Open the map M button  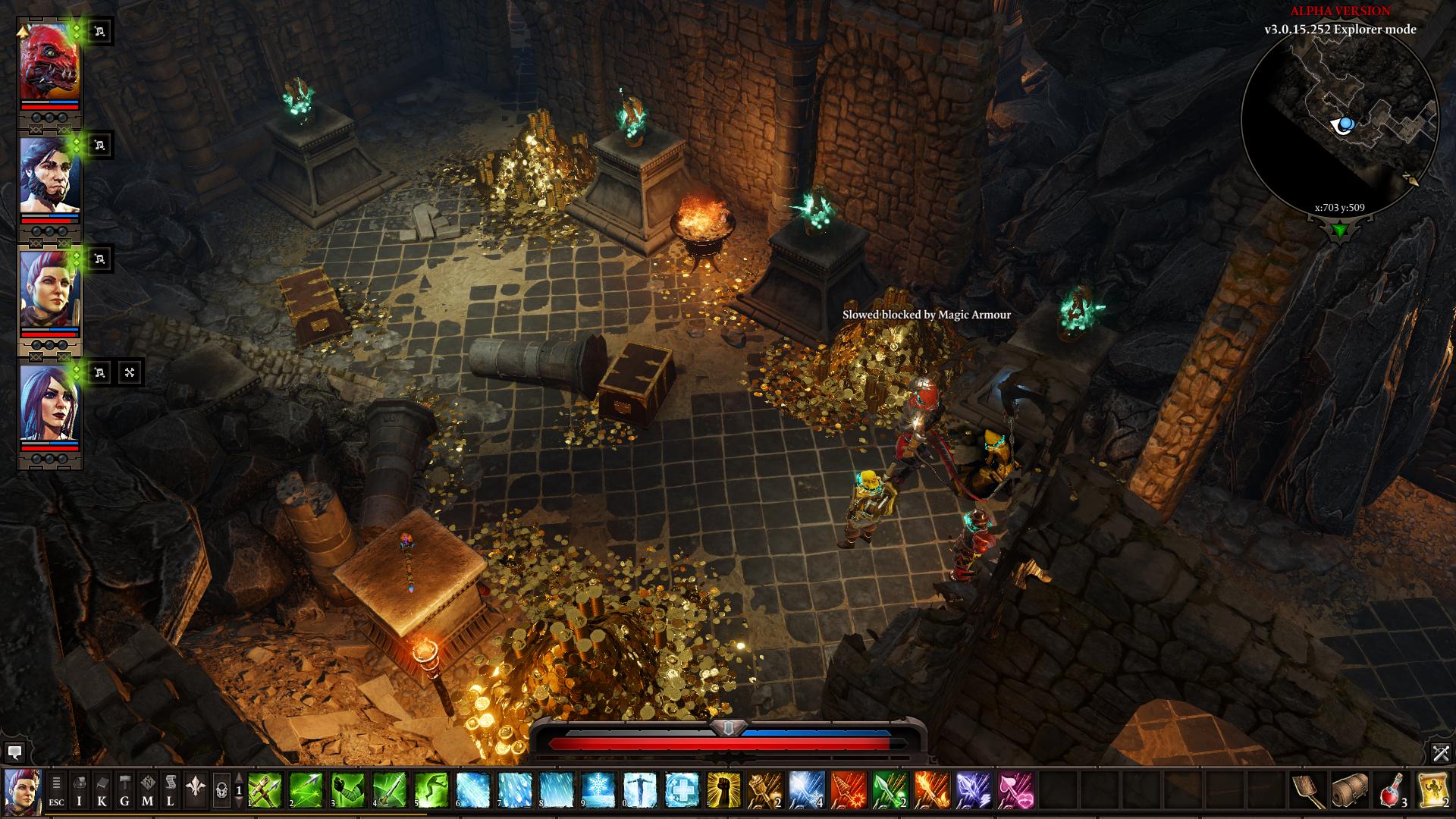(x=148, y=790)
